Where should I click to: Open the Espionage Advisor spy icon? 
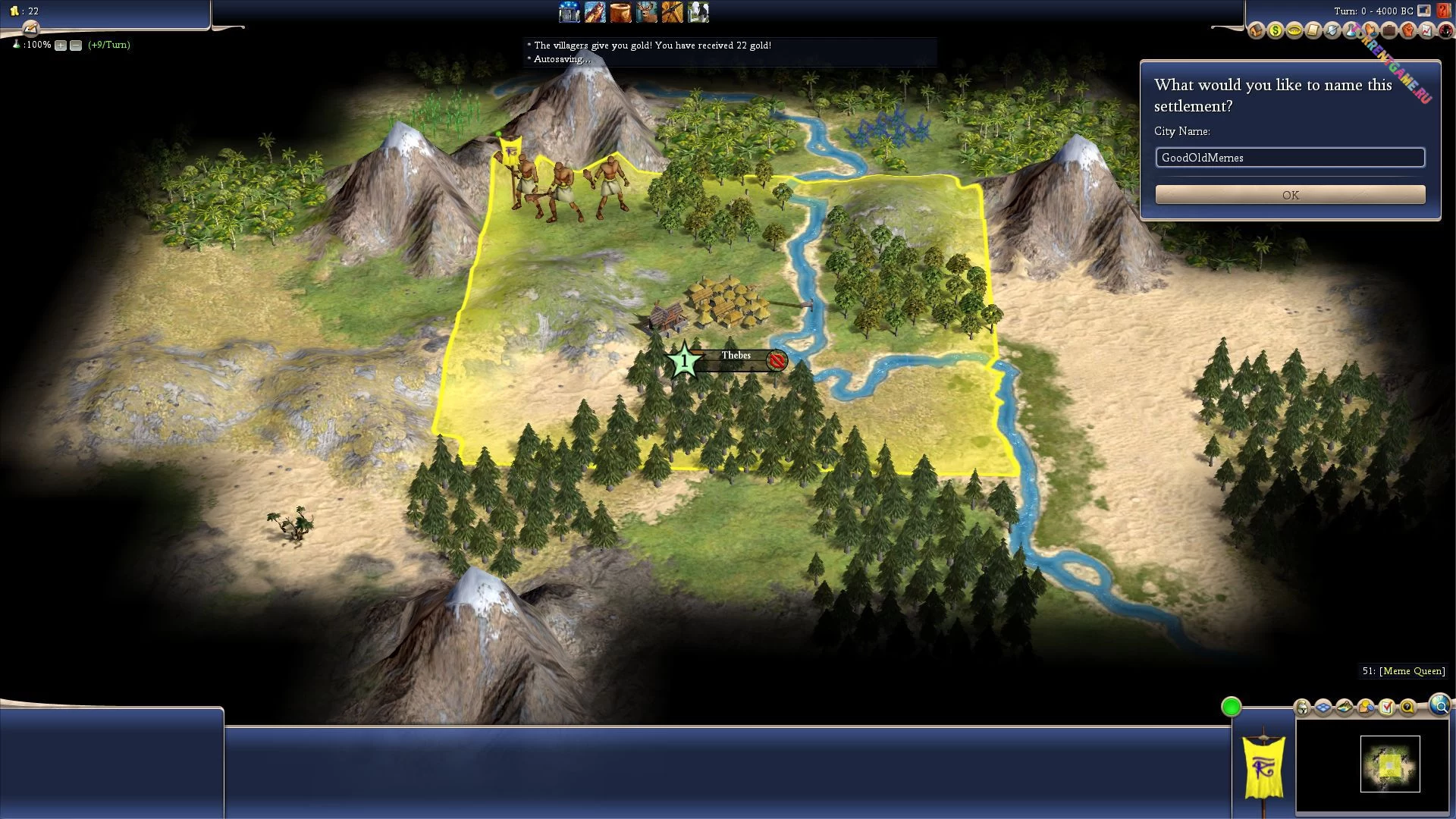pyautogui.click(x=1445, y=31)
